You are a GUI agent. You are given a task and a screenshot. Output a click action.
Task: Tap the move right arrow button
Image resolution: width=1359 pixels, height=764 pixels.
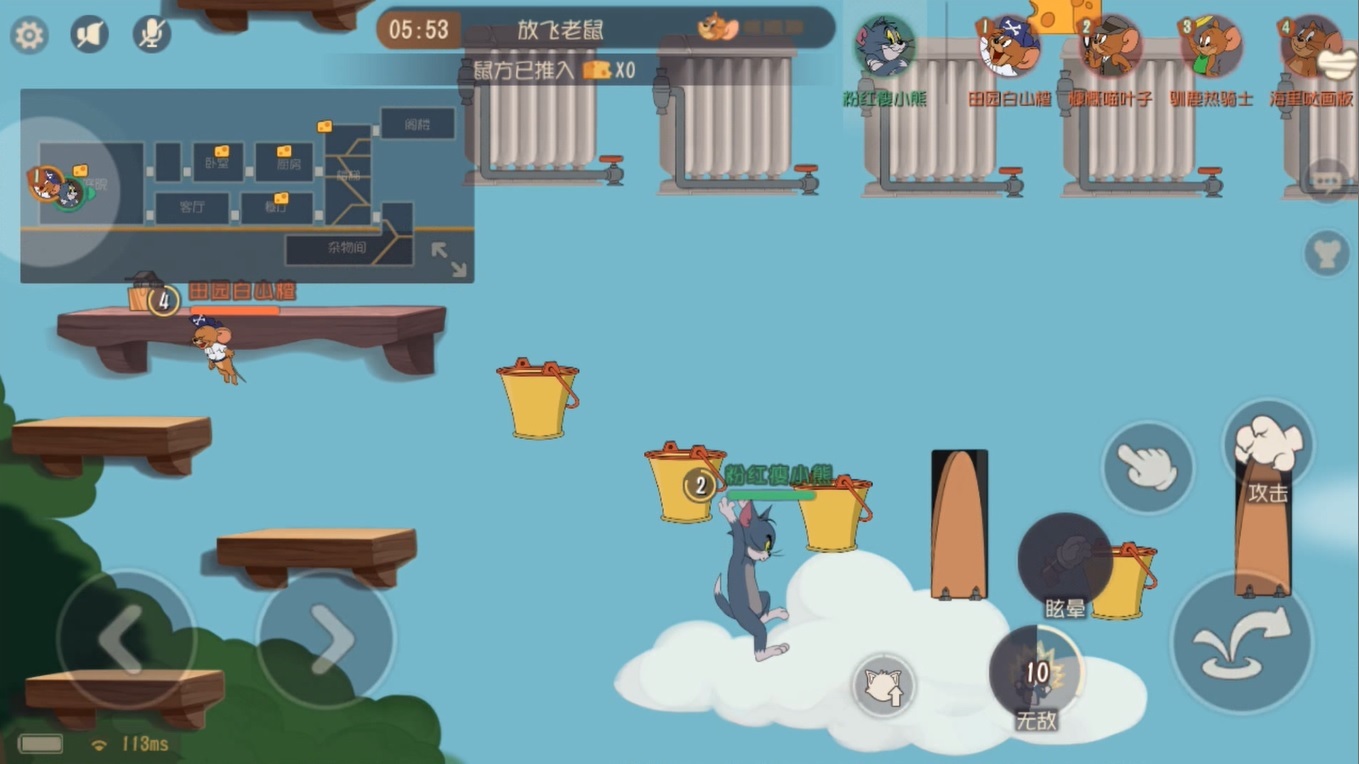pos(326,638)
